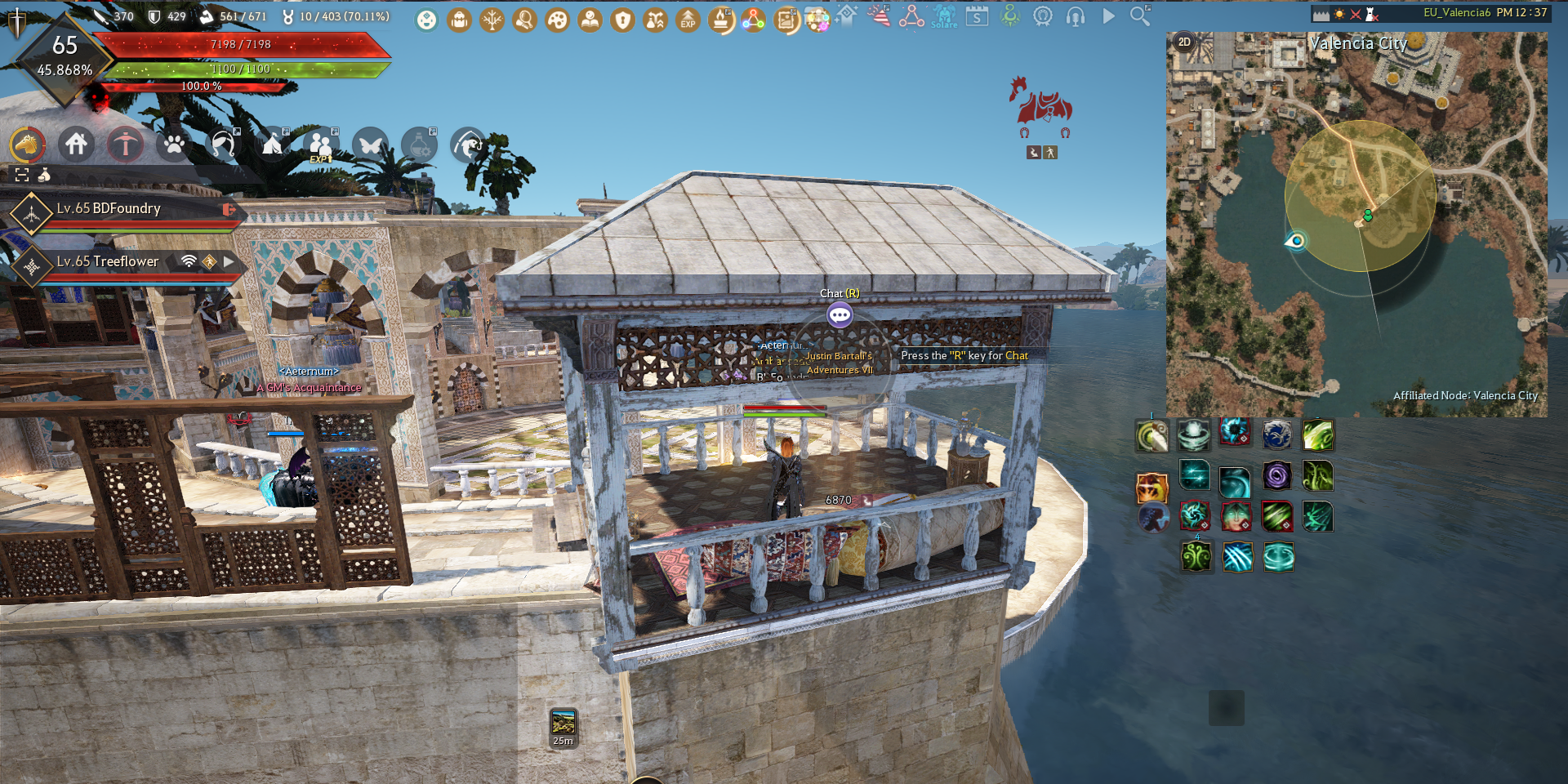Screen dimensions: 1568x784
Task: Select the golden horse mount icon
Action: (x=27, y=145)
